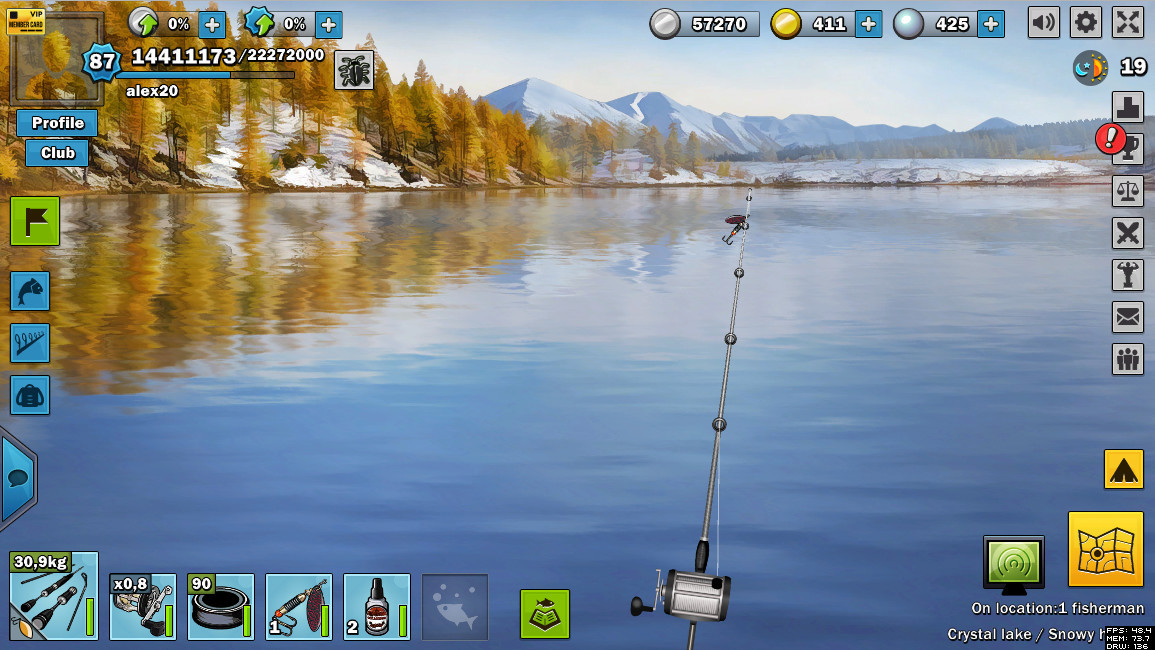Screen dimensions: 1155x650
Task: Toggle the sound speaker button
Action: [x=1043, y=22]
